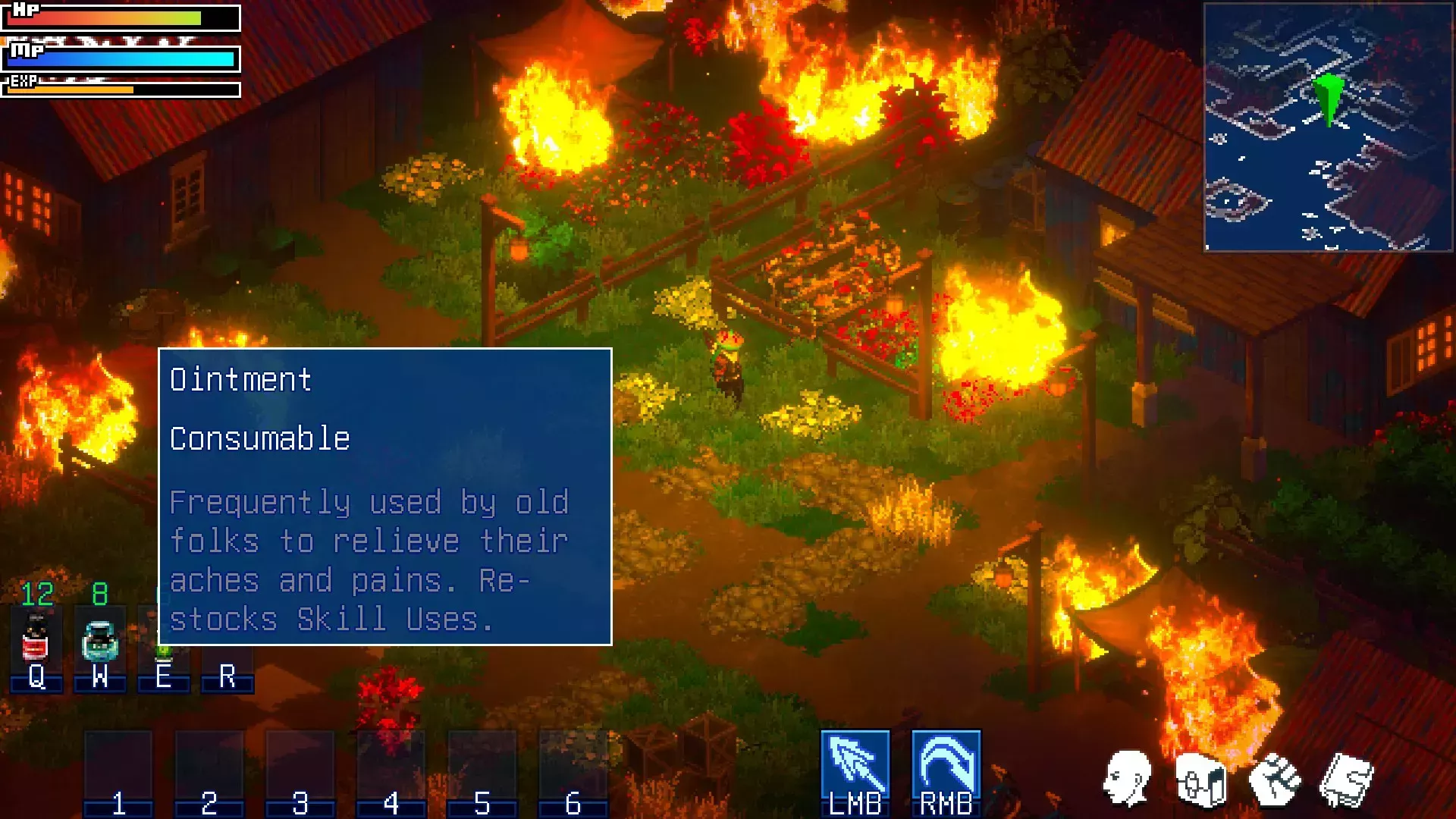1456x819 pixels.
Task: Use the blue potion in the W slot
Action: pyautogui.click(x=99, y=641)
